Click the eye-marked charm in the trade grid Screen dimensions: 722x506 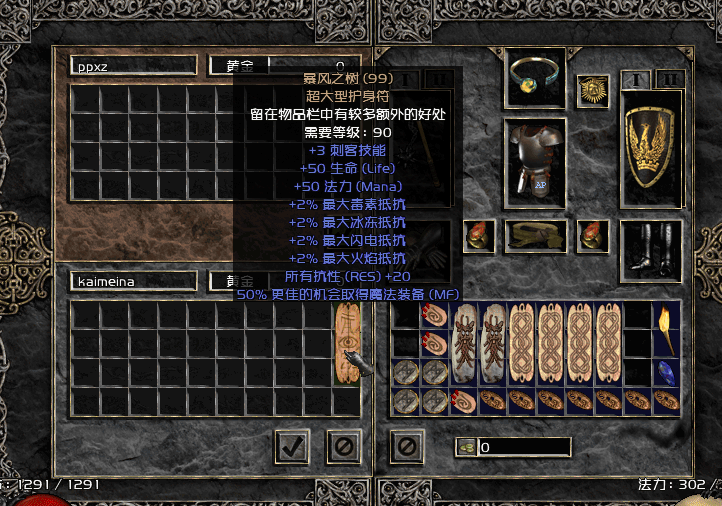(347, 343)
